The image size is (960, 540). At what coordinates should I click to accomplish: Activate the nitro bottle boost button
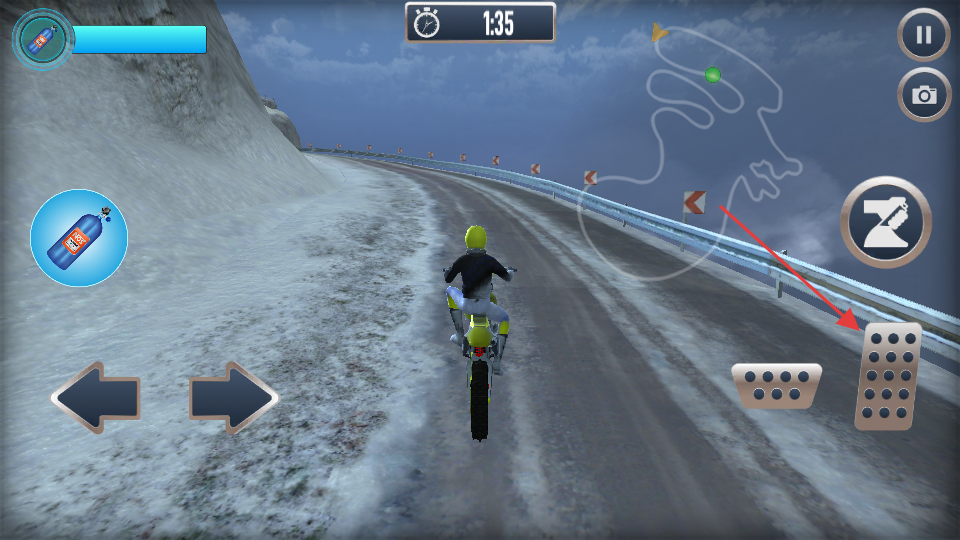coord(79,238)
